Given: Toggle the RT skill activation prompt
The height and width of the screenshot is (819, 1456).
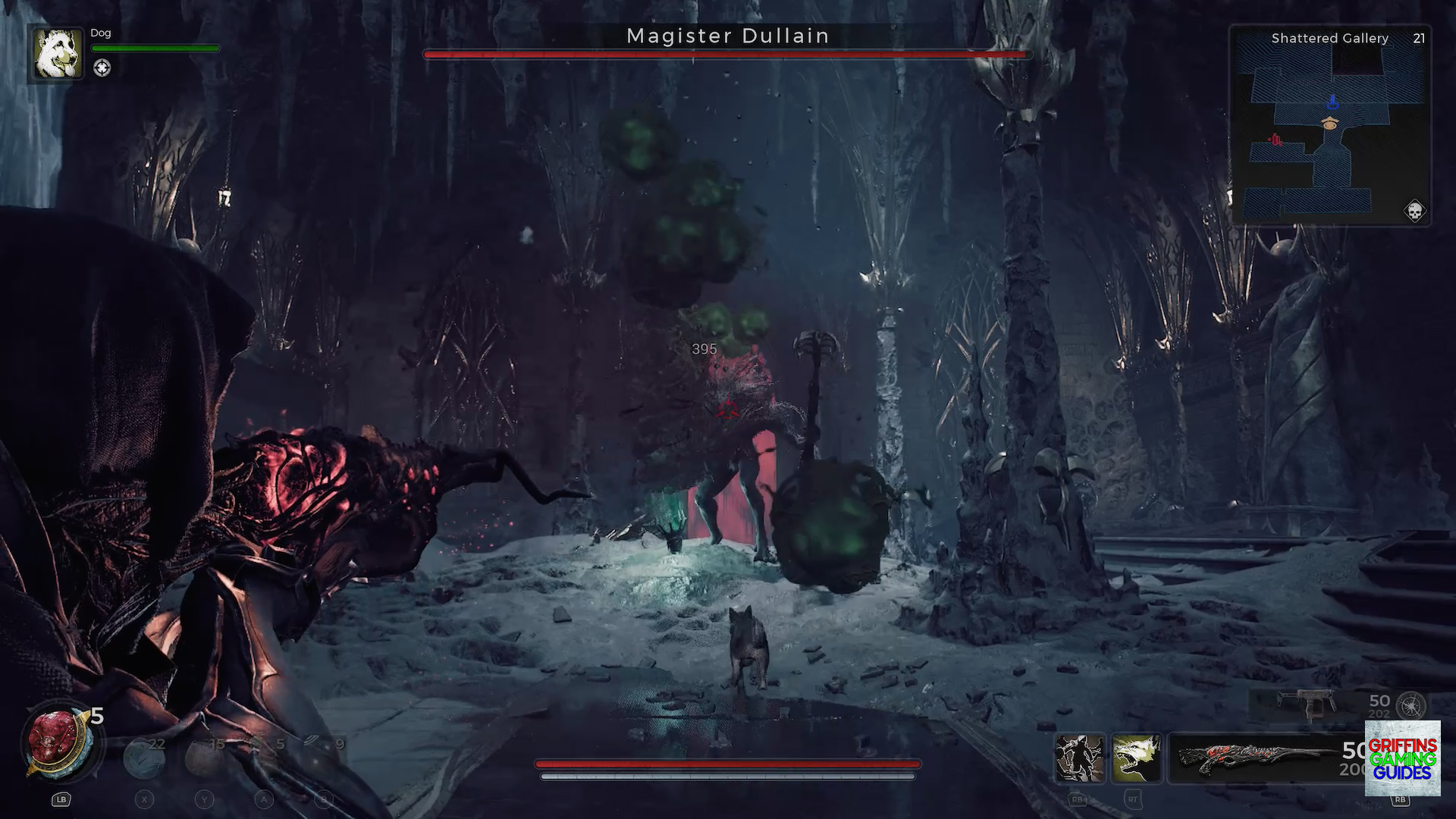Looking at the screenshot, I should tap(1133, 801).
